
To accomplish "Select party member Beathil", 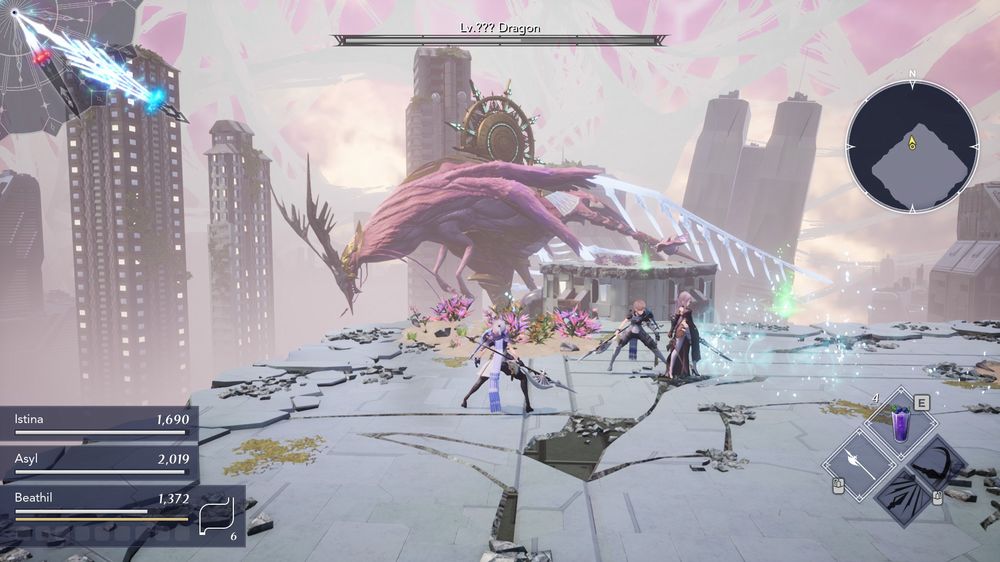I will tap(100, 502).
